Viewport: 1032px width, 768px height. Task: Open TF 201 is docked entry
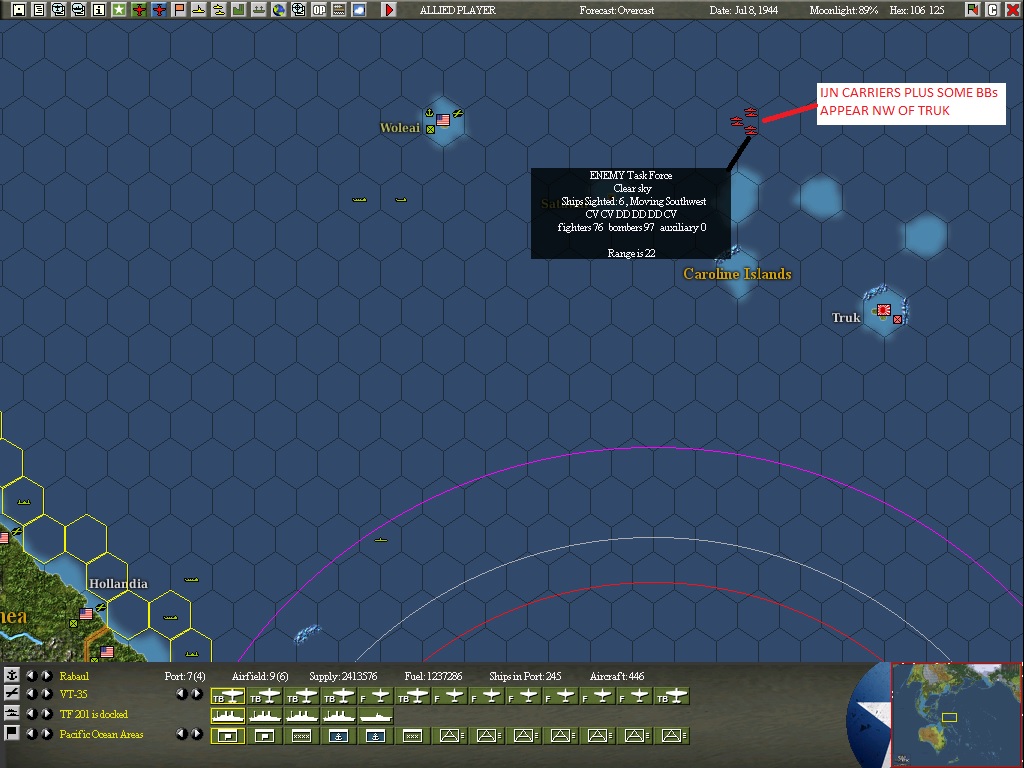coord(93,714)
